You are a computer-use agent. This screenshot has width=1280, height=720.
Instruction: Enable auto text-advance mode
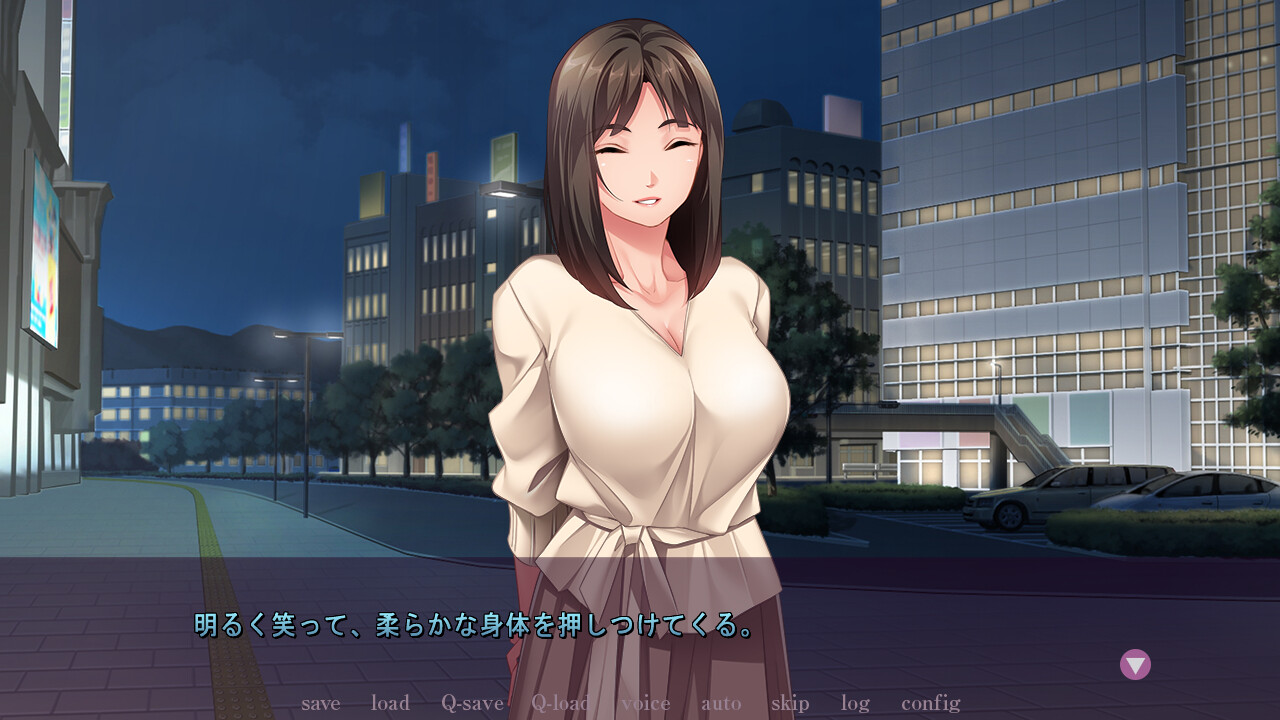click(x=719, y=704)
